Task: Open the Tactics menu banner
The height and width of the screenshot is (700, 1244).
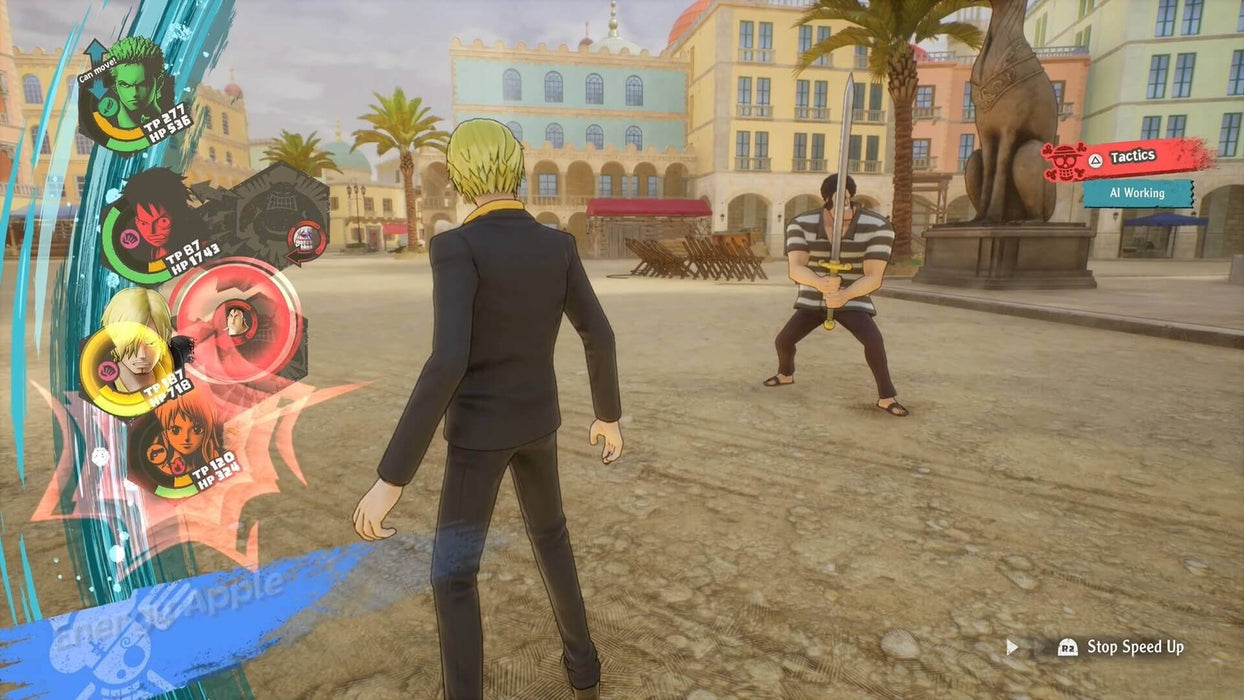Action: [1127, 158]
